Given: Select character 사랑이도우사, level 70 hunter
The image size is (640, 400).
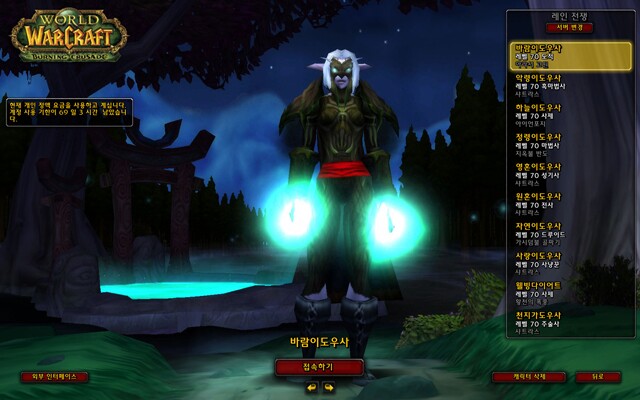Looking at the screenshot, I should click(x=572, y=262).
